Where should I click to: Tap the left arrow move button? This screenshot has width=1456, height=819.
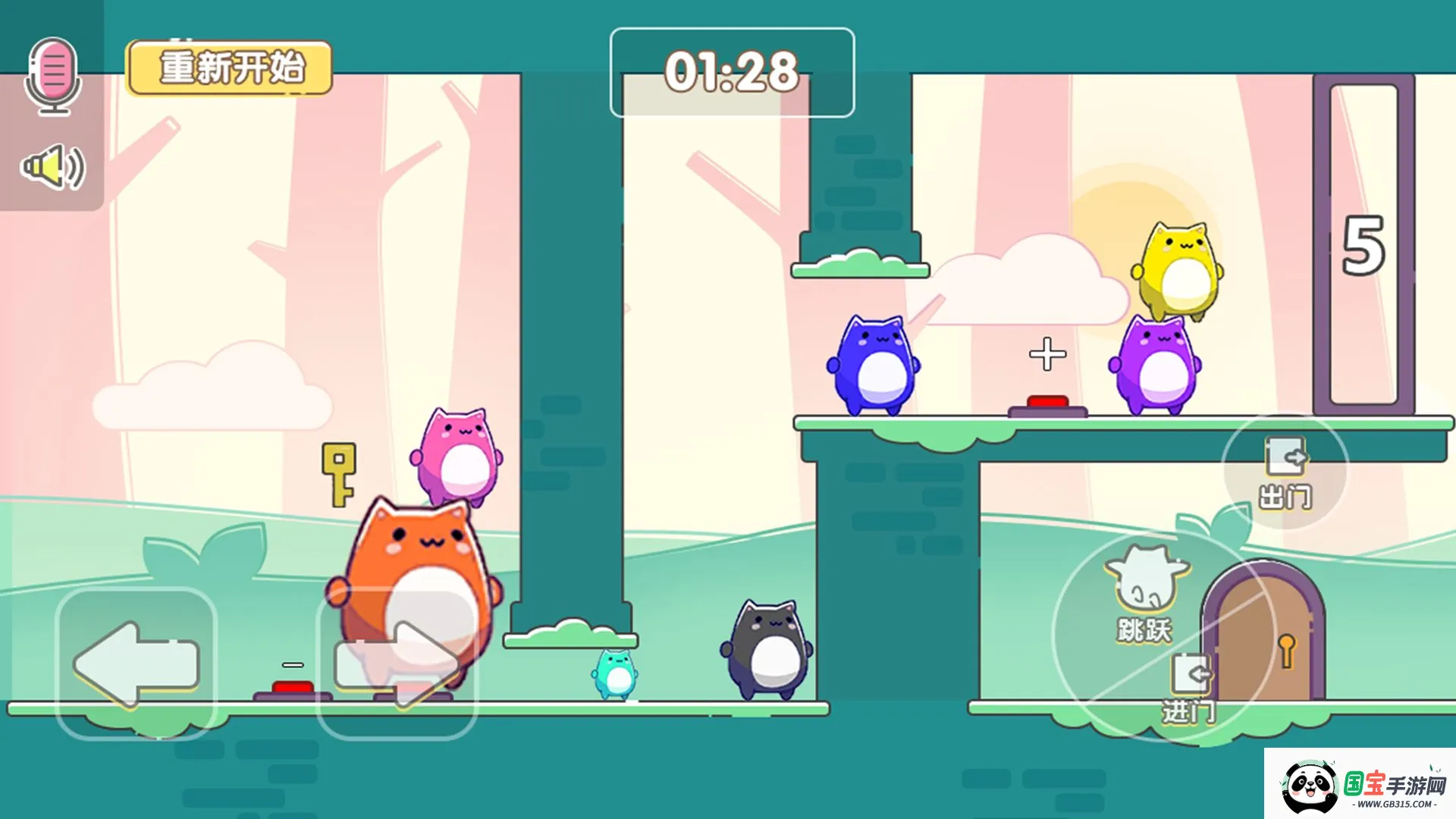coord(136,664)
